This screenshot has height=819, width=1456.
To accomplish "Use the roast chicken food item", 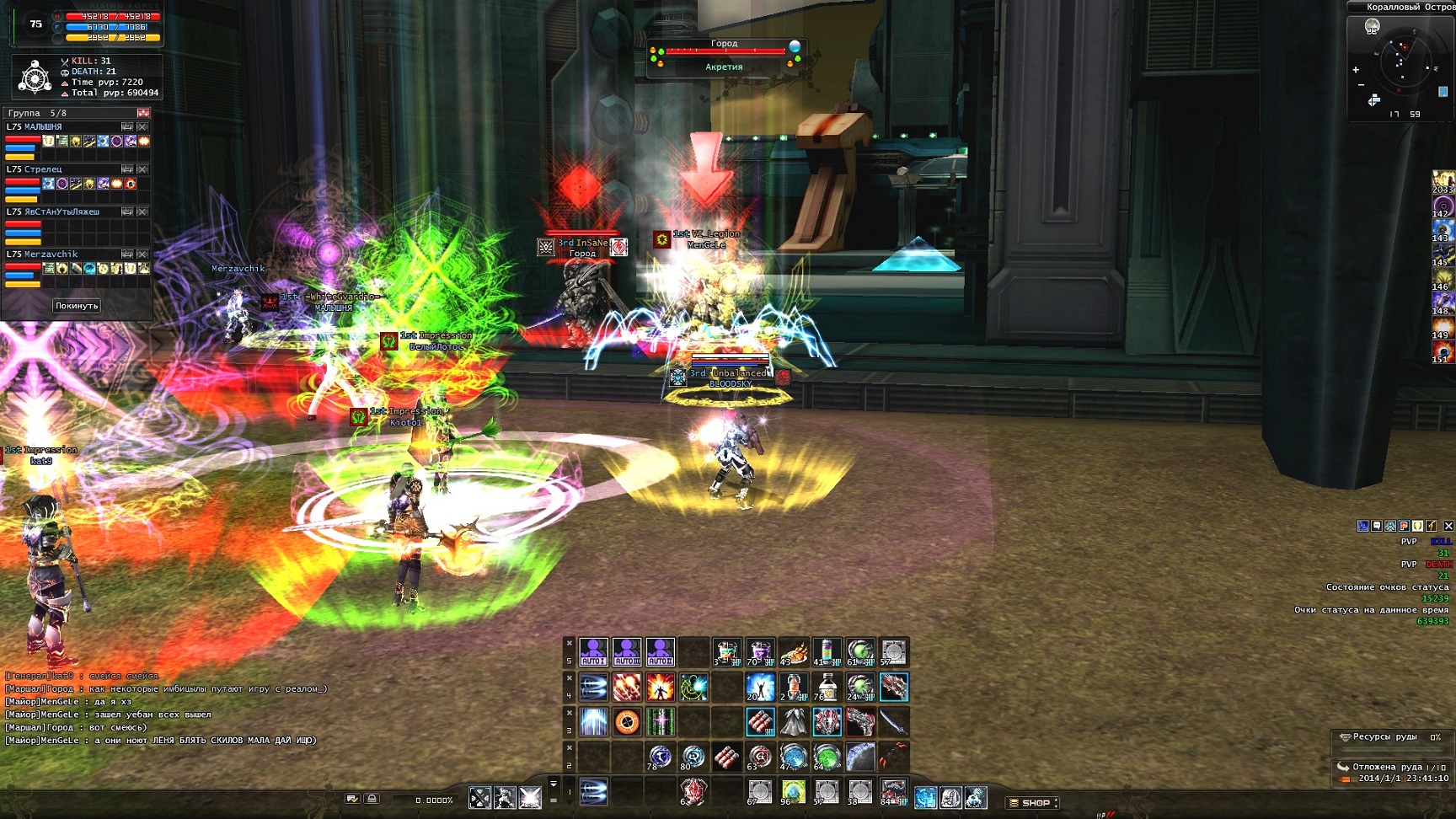I will [x=793, y=651].
